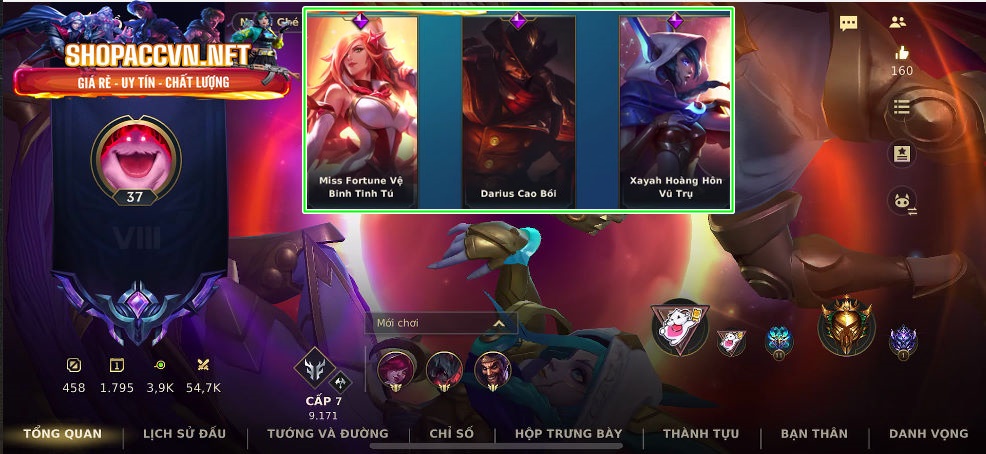
Task: Select the TỔNG QUAN tab
Action: (x=62, y=434)
